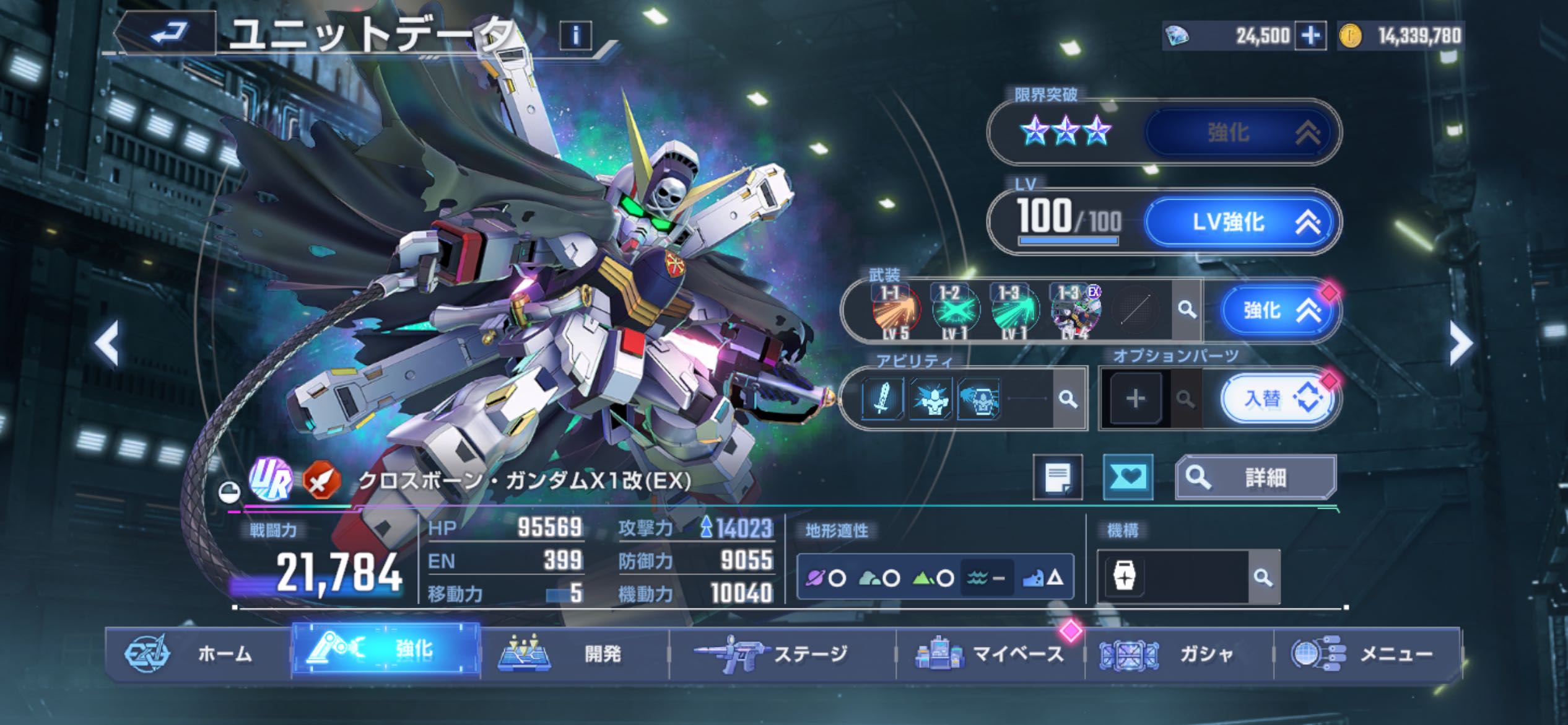The height and width of the screenshot is (725, 1568).
Task: Show unit 詳細 details
Action: tap(1256, 477)
